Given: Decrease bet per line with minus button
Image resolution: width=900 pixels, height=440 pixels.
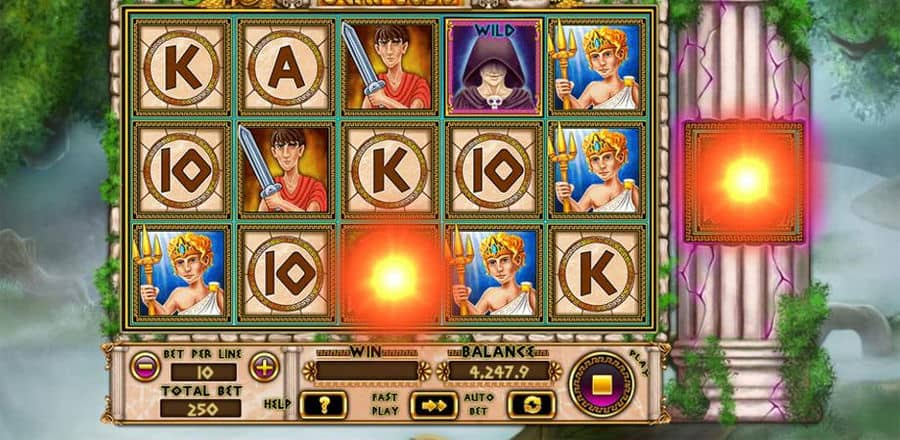Looking at the screenshot, I should (x=145, y=366).
